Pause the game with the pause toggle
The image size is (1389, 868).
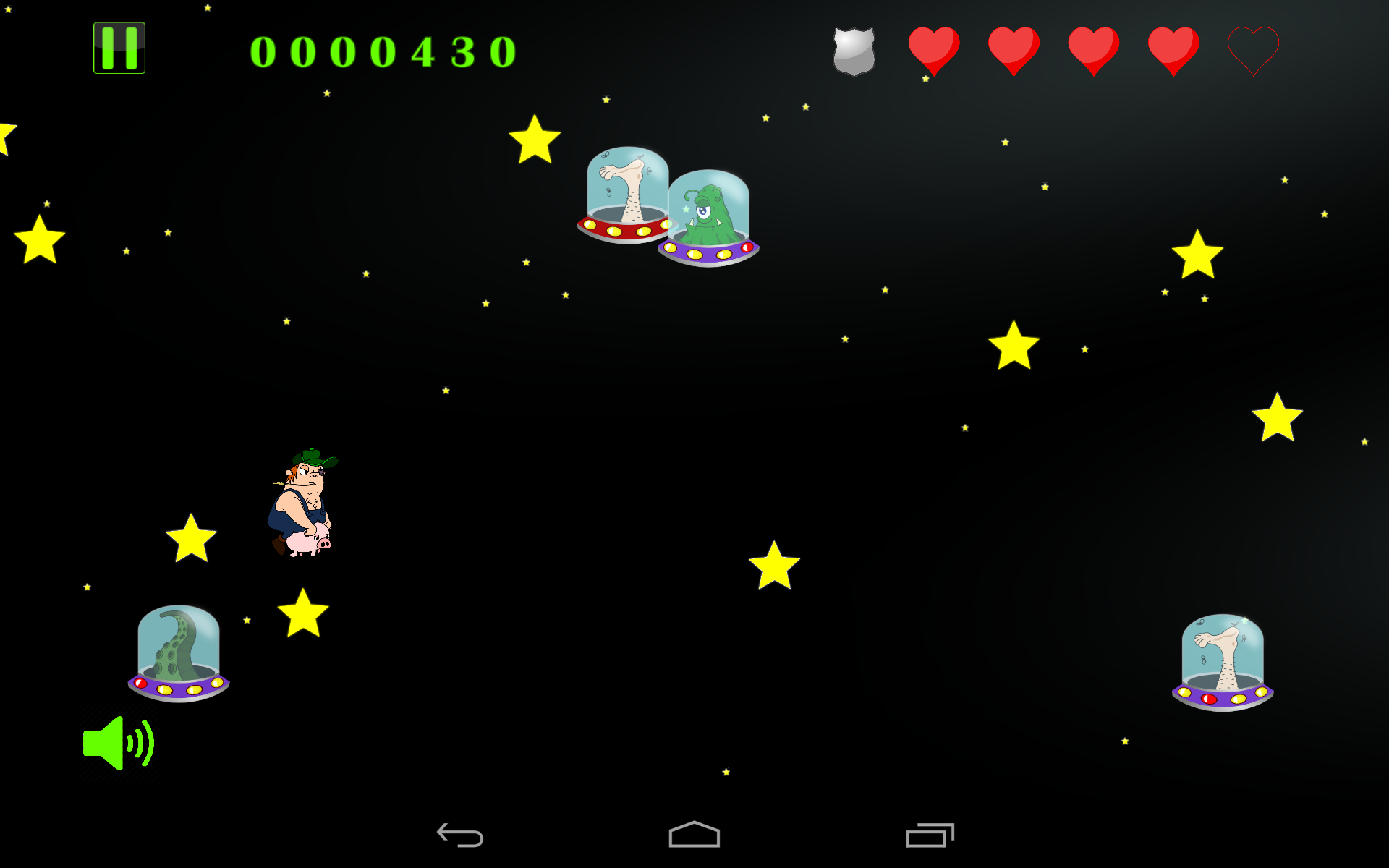[119, 48]
